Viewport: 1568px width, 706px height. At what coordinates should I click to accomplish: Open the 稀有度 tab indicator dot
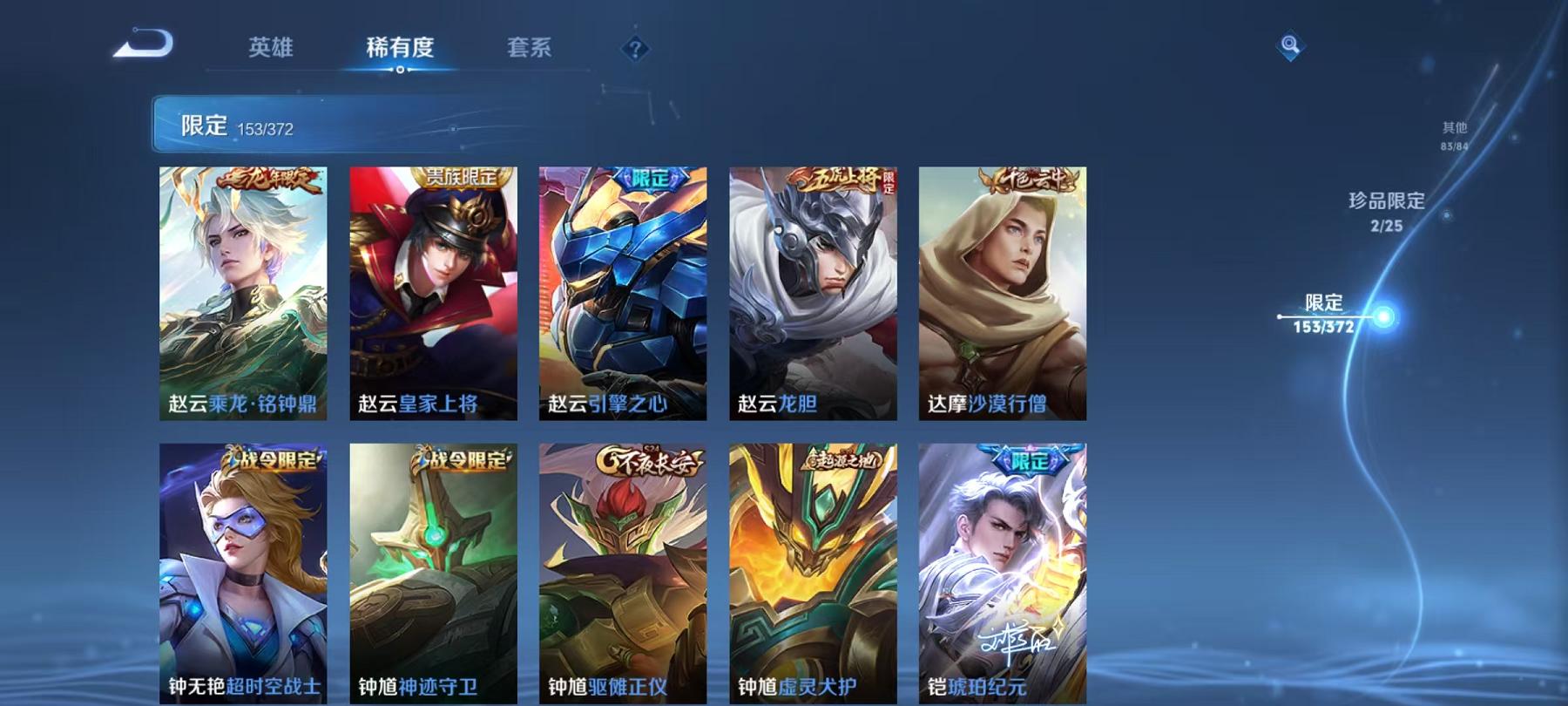pyautogui.click(x=402, y=68)
